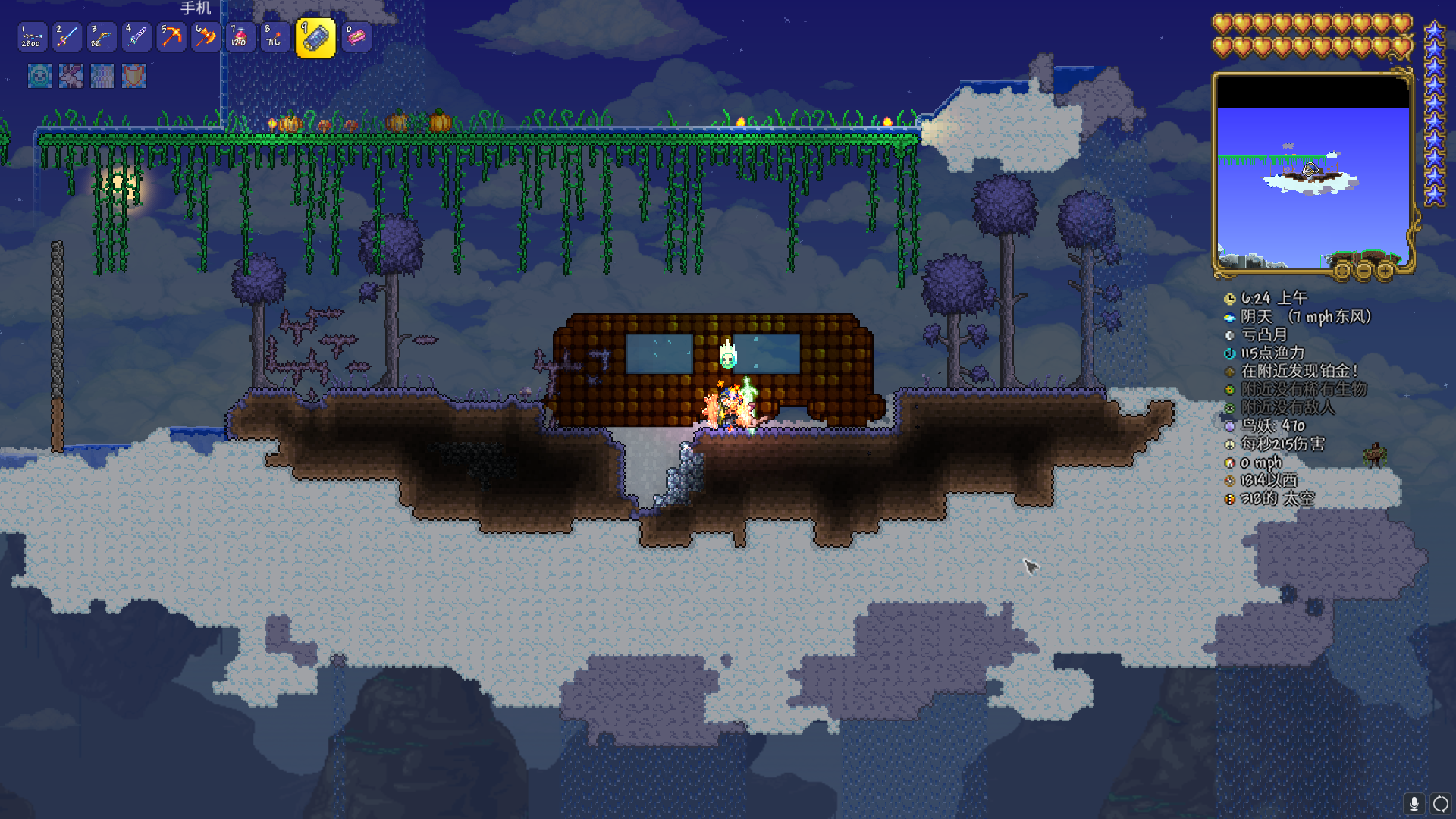Click the blue striped buff icon
The image size is (1456, 819).
point(102,76)
